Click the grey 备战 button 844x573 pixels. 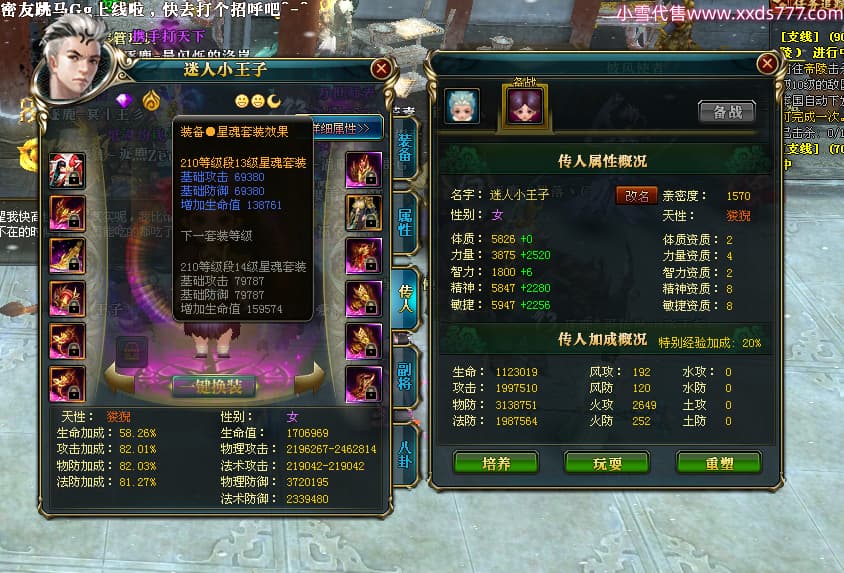pos(726,111)
